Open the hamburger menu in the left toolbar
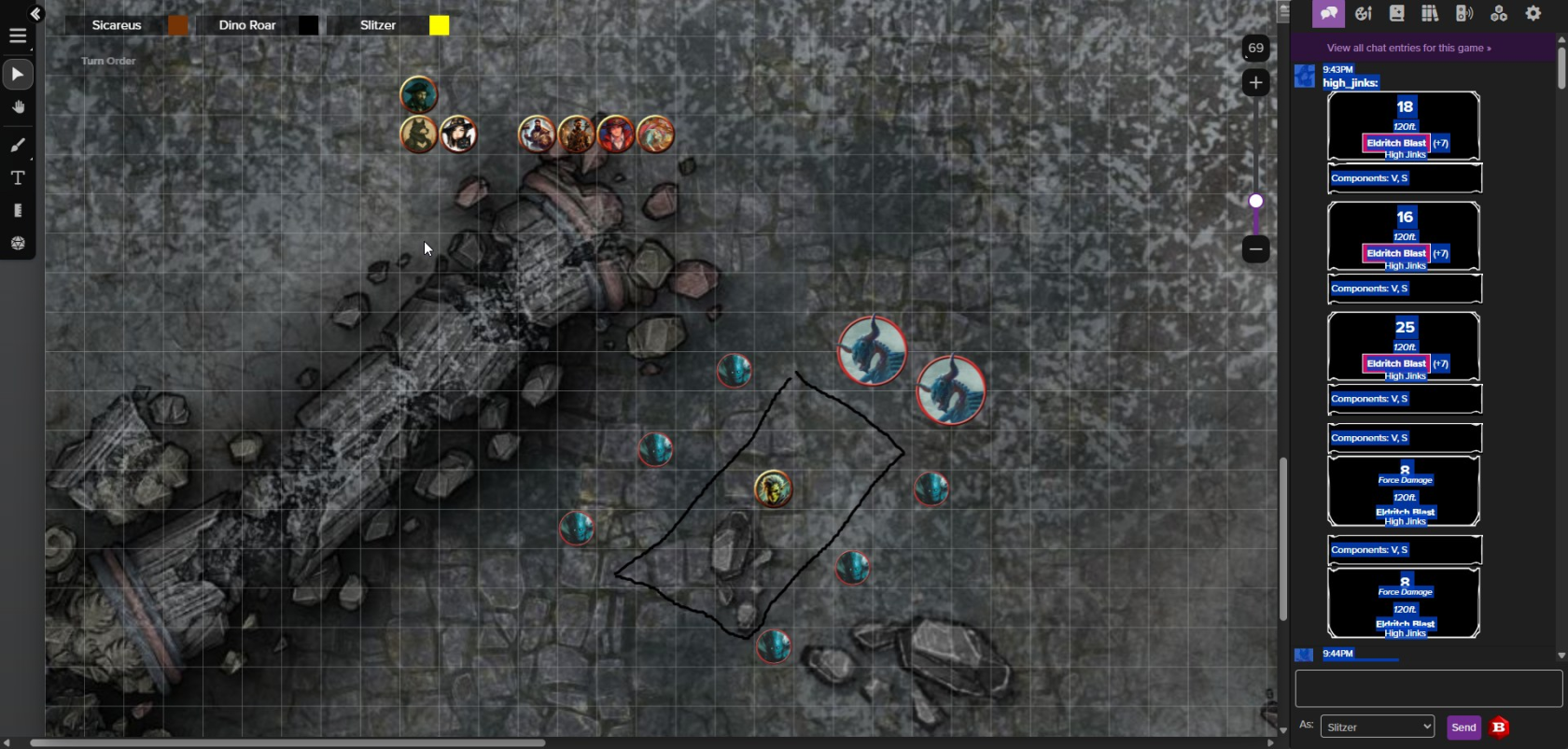The width and height of the screenshot is (1568, 749). pyautogui.click(x=18, y=36)
